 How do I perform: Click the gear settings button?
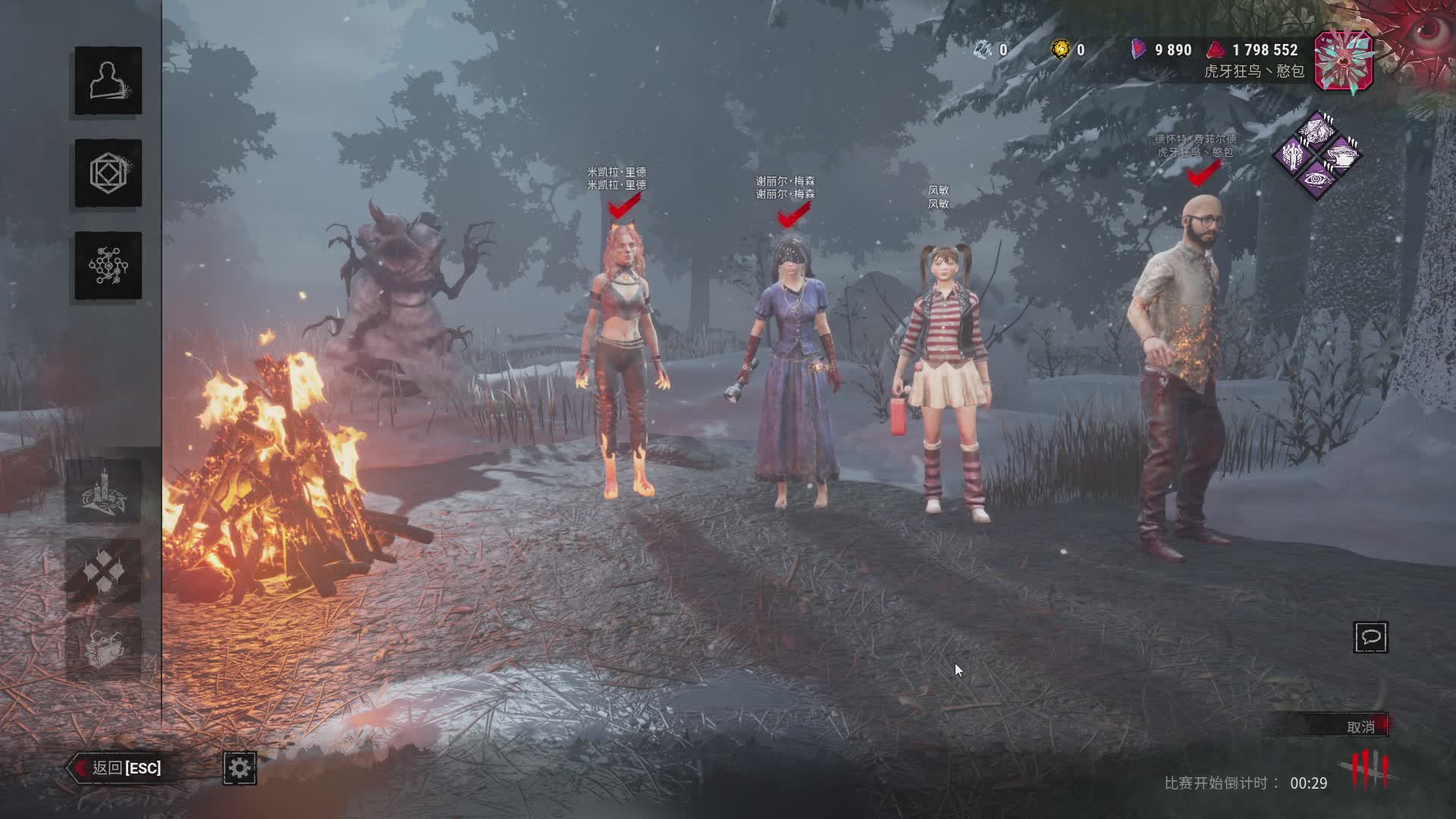point(240,768)
